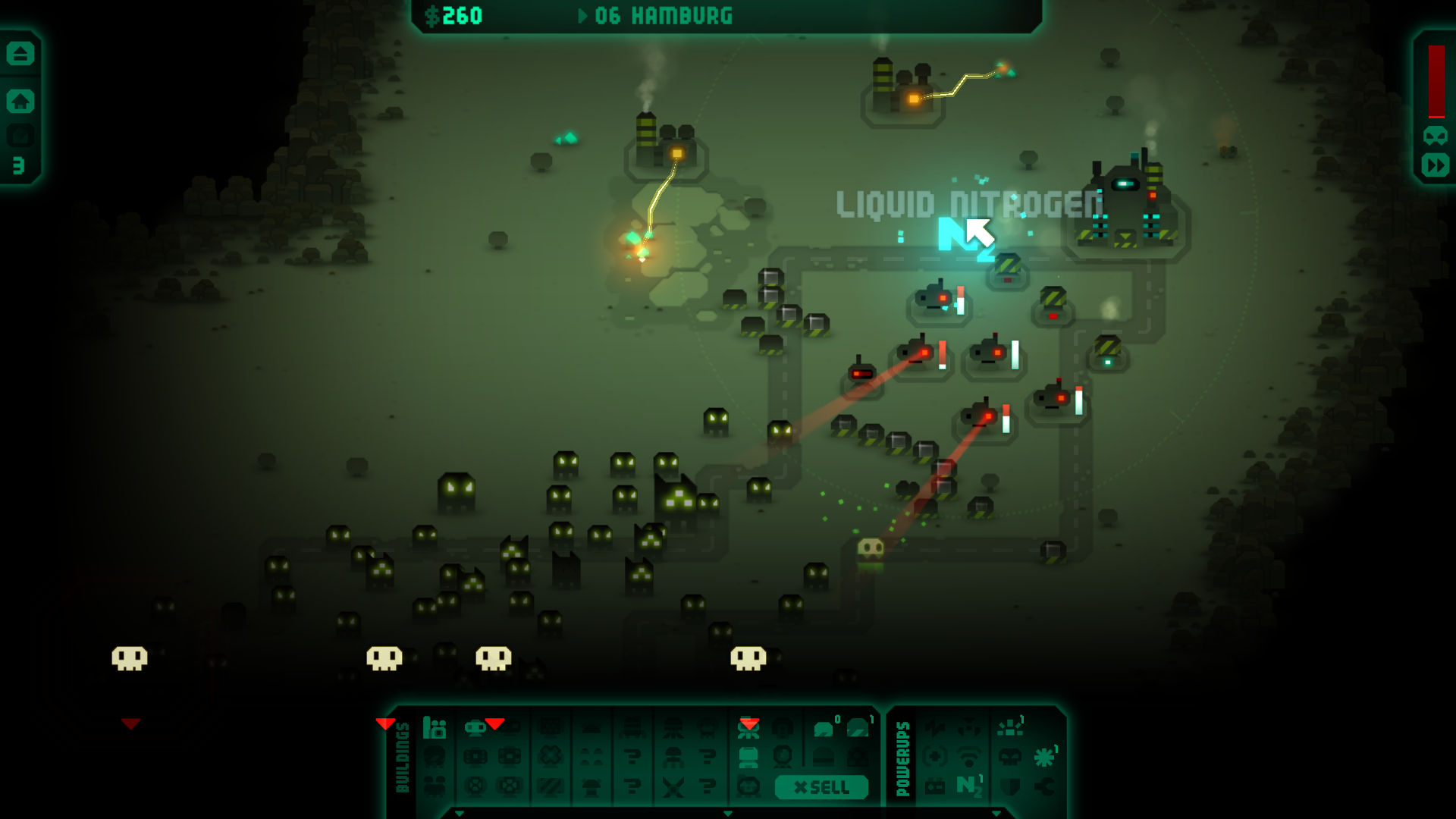The width and height of the screenshot is (1456, 819).
Task: Select the 06 Hamburg level title
Action: 664,16
